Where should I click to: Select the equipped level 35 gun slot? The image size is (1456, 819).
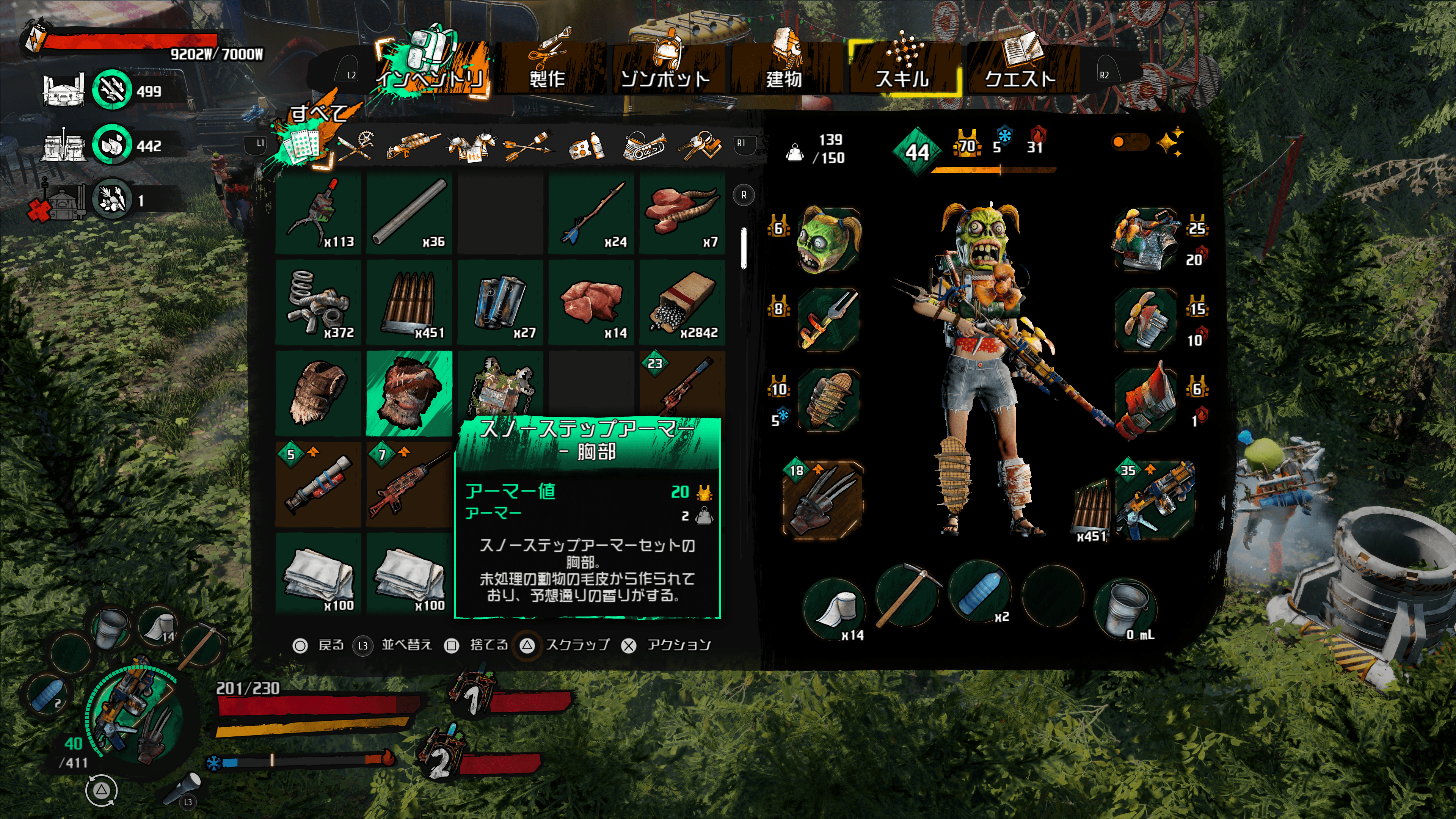[x=1155, y=500]
